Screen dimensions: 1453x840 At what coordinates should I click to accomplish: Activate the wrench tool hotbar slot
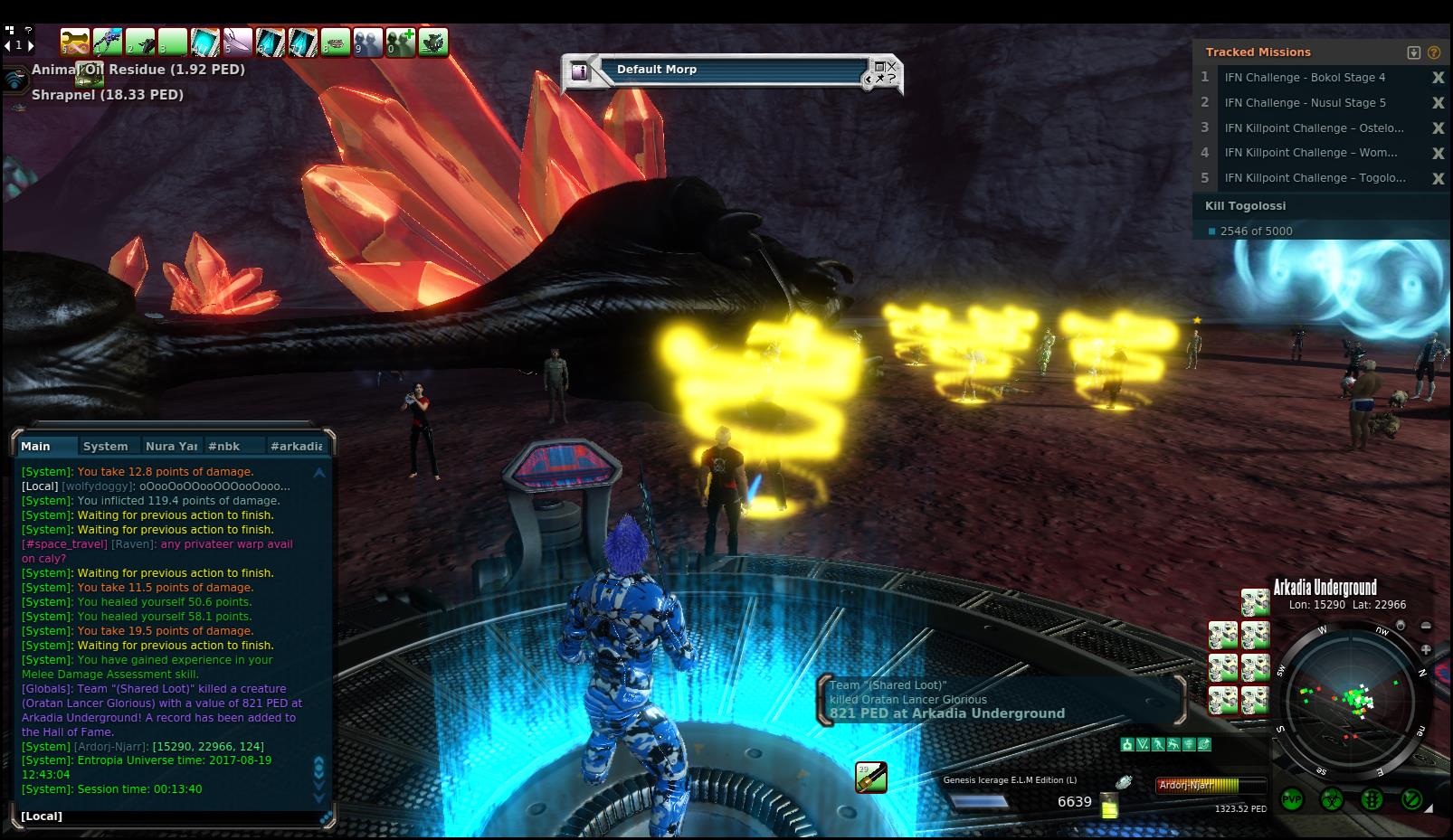tap(76, 42)
